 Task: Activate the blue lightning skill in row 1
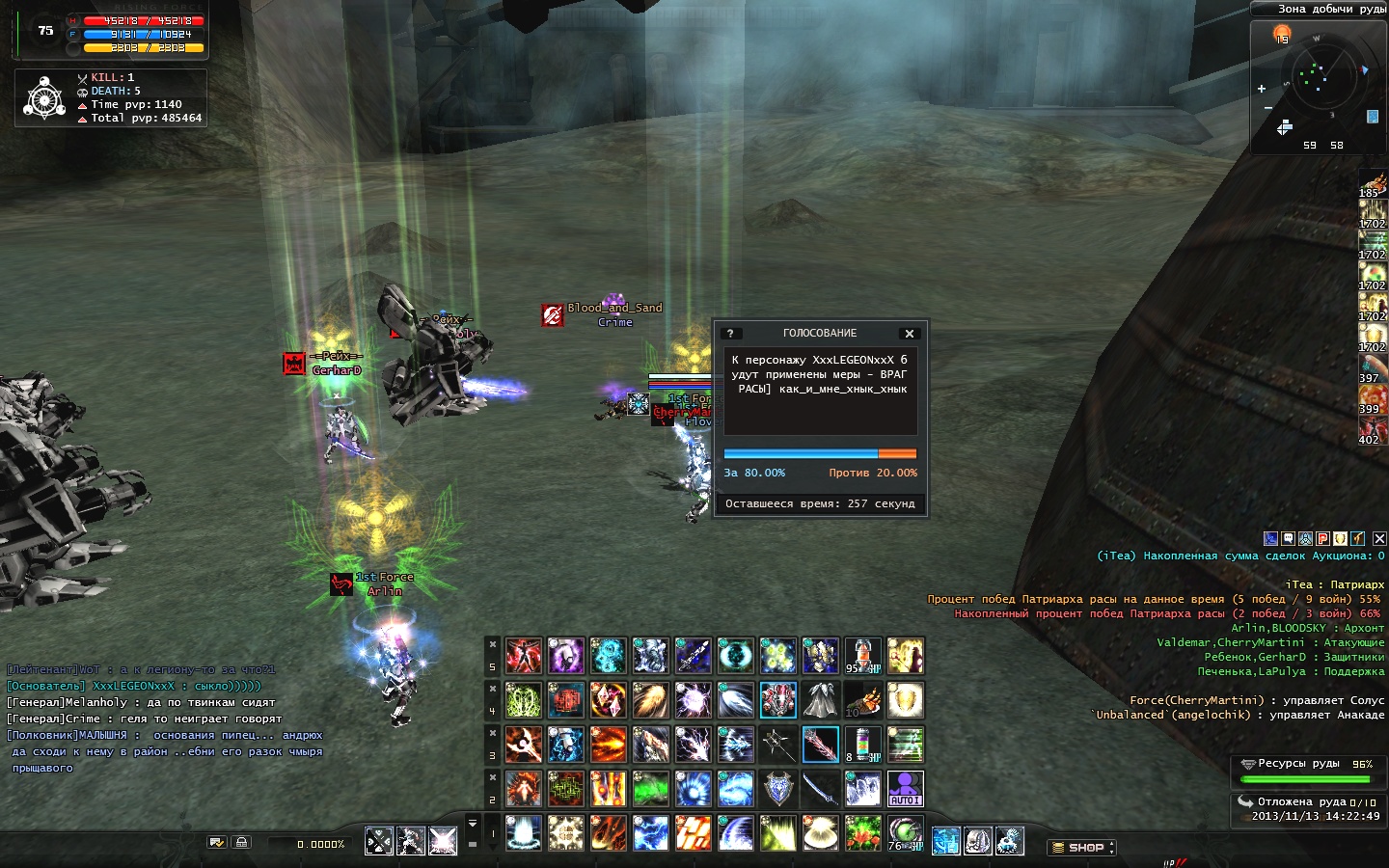click(651, 832)
